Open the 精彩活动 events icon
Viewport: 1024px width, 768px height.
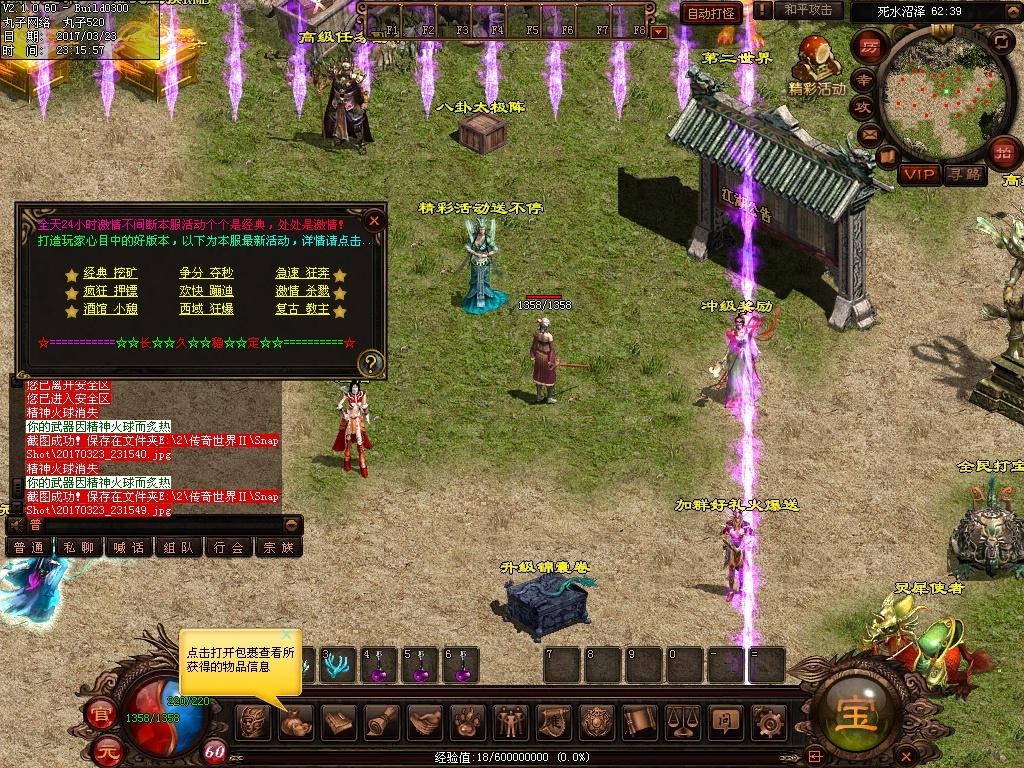(x=817, y=65)
